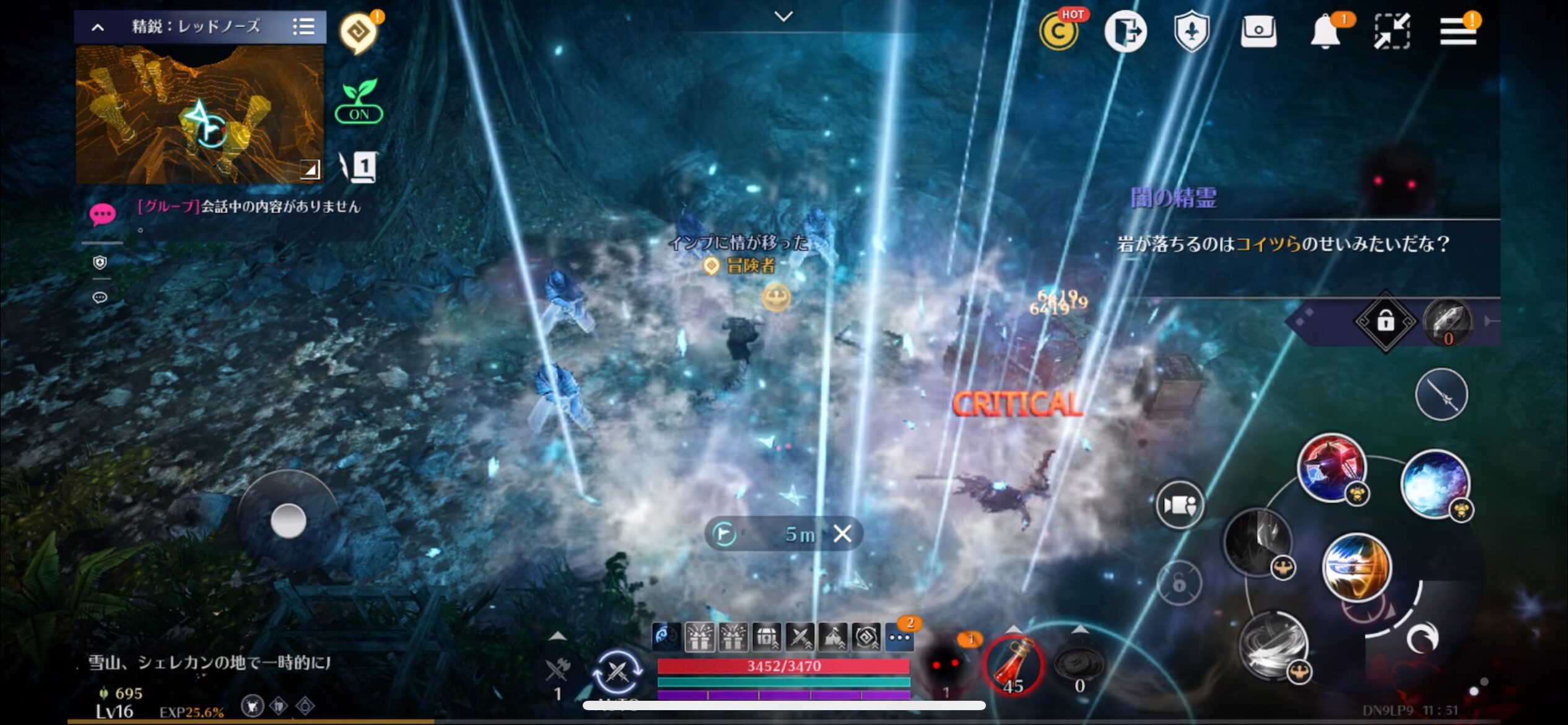Open the camera mode button

pos(1179,505)
